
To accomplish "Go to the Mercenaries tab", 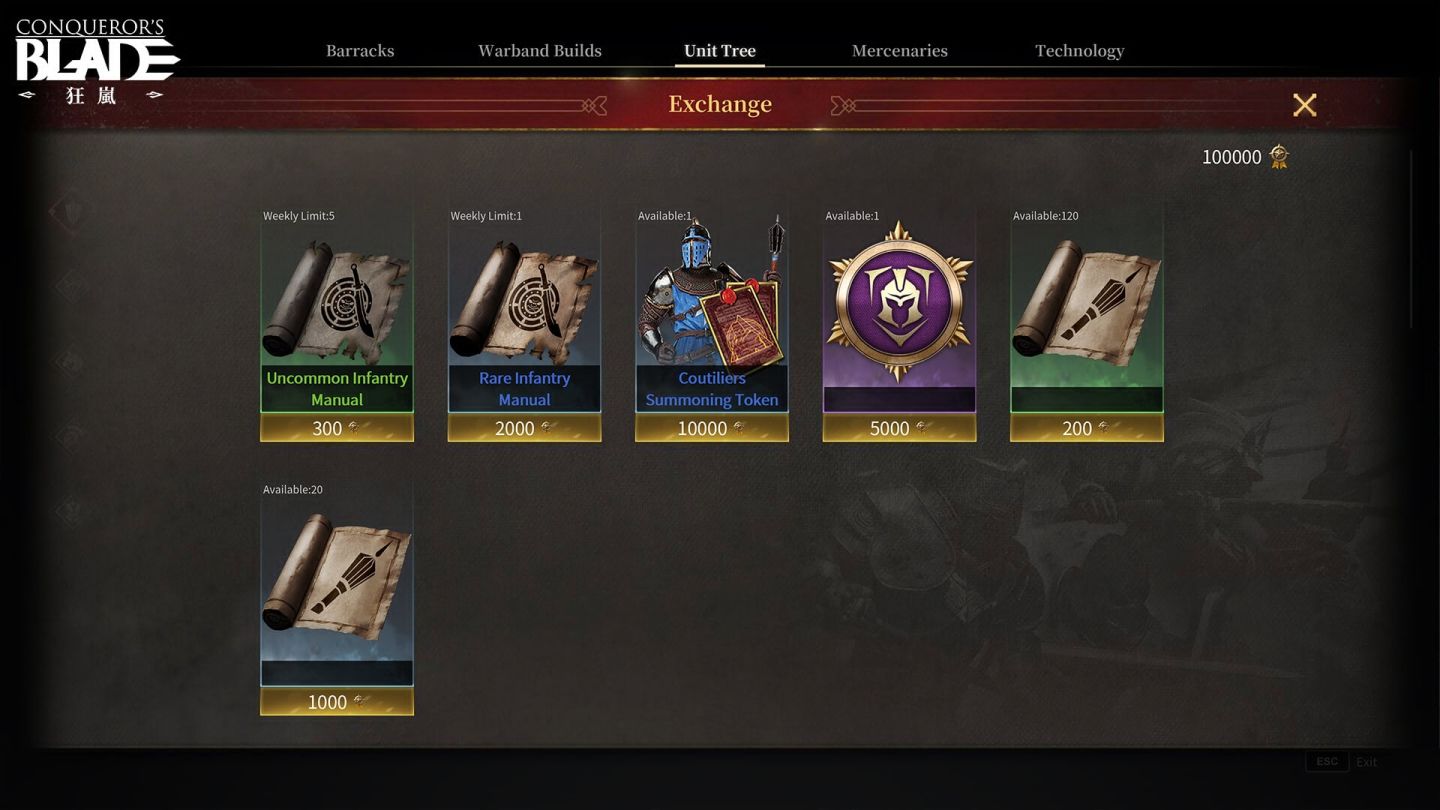I will (x=900, y=51).
